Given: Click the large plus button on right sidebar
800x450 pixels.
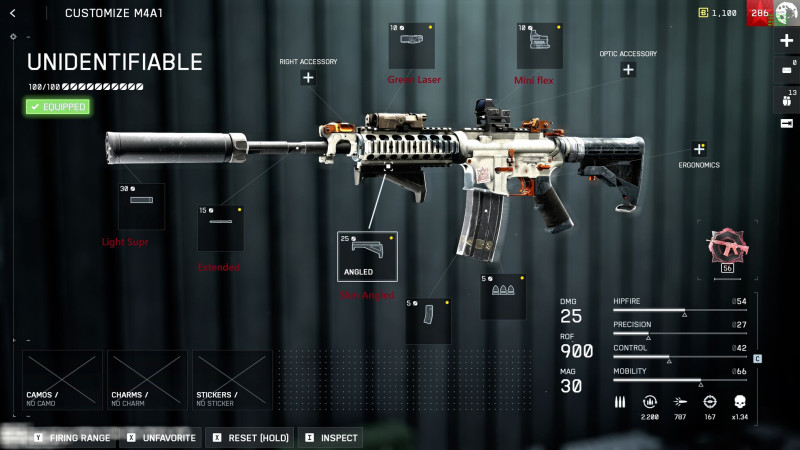Looking at the screenshot, I should click(786, 41).
